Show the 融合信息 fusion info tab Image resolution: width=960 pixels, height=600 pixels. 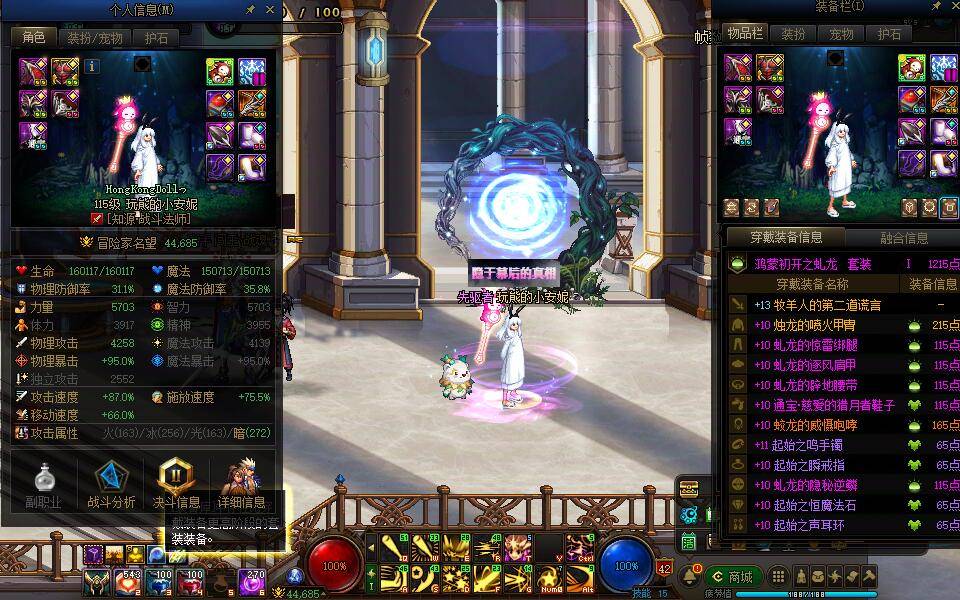pyautogui.click(x=903, y=238)
